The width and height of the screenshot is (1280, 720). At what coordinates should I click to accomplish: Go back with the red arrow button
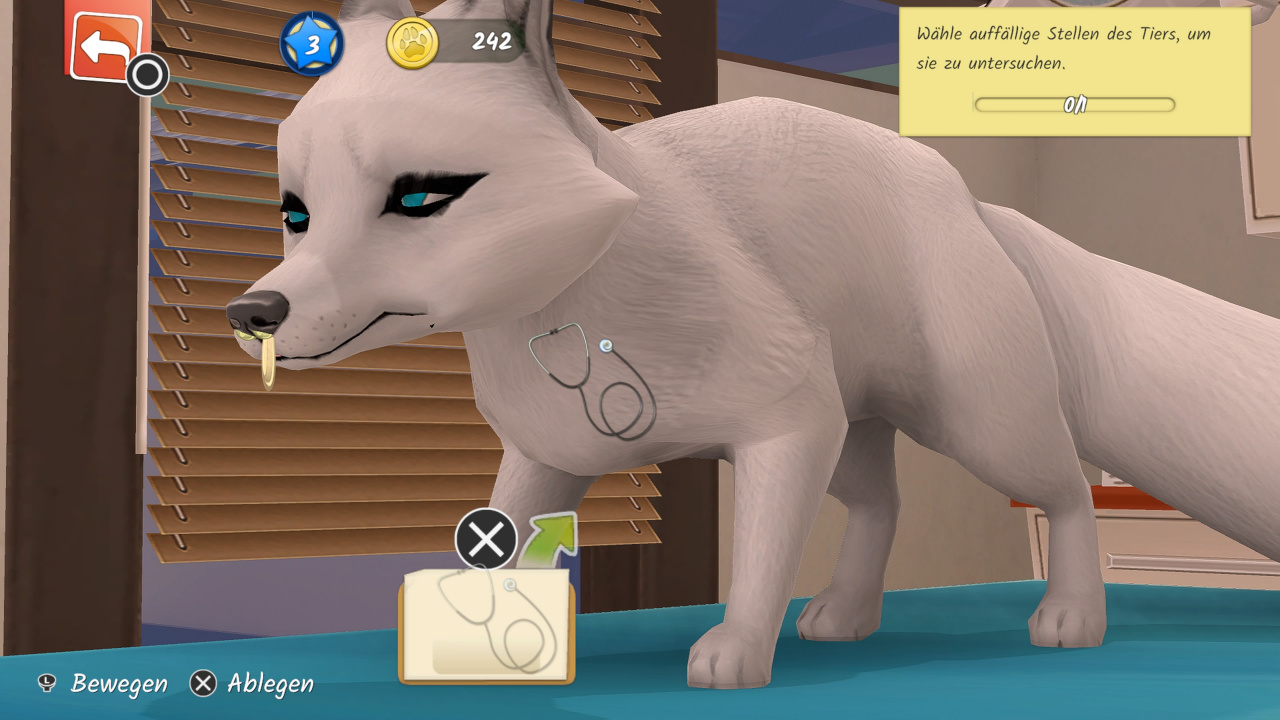click(105, 45)
